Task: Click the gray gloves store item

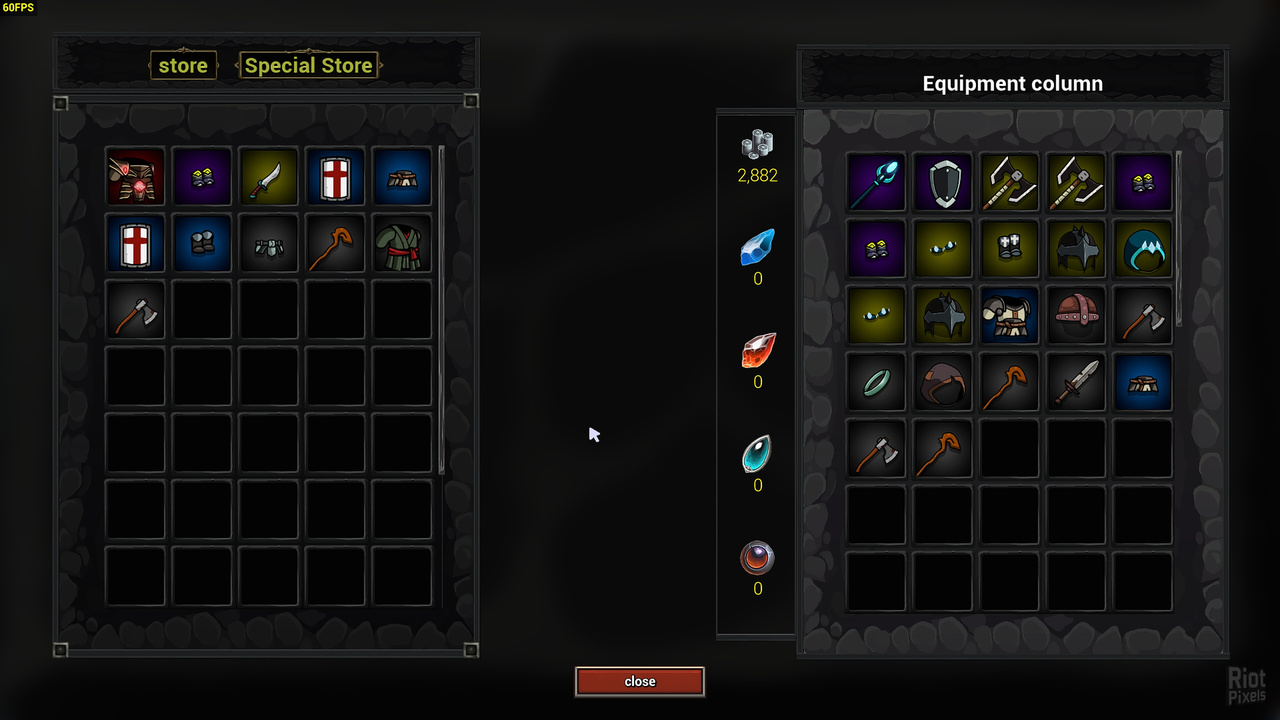Action: click(x=269, y=243)
